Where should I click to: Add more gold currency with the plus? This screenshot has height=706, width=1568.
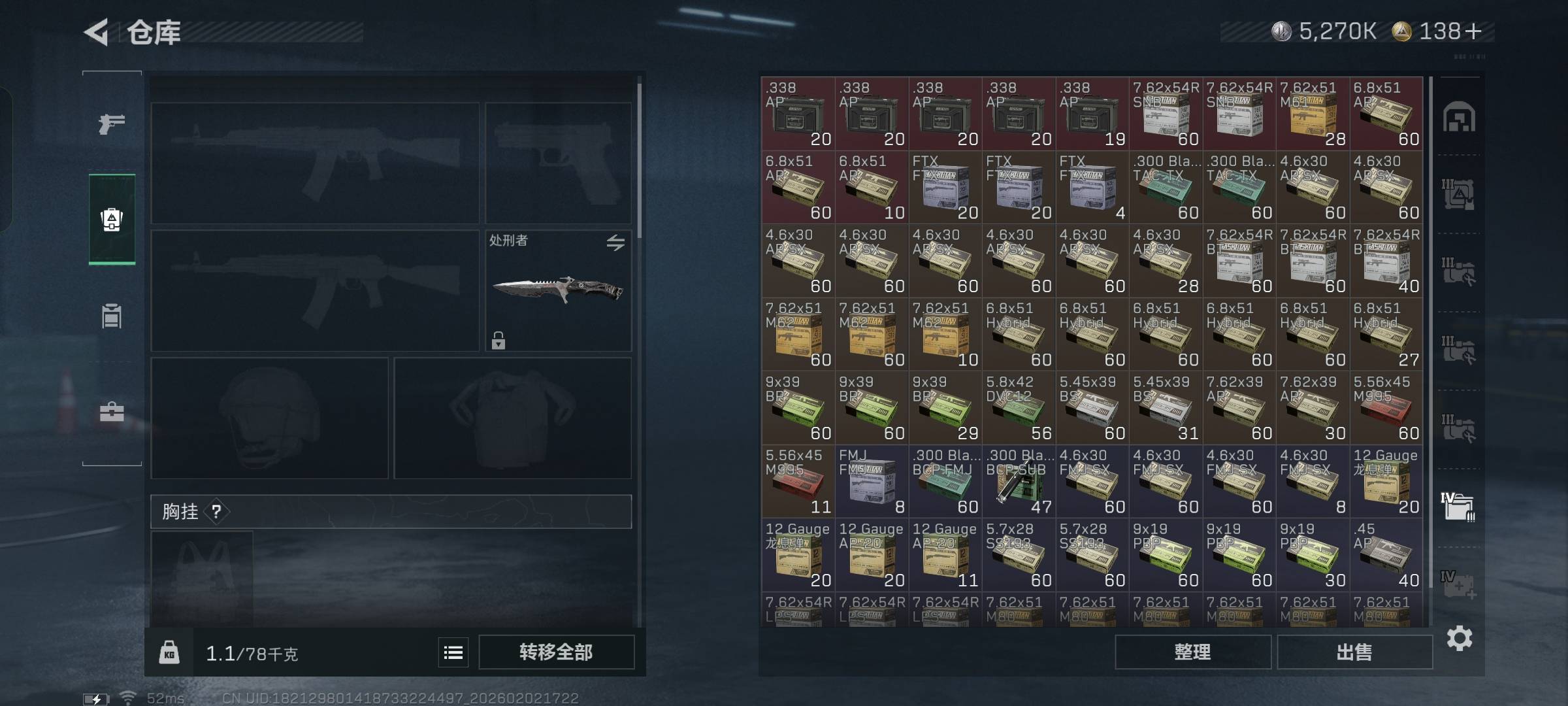point(1473,31)
